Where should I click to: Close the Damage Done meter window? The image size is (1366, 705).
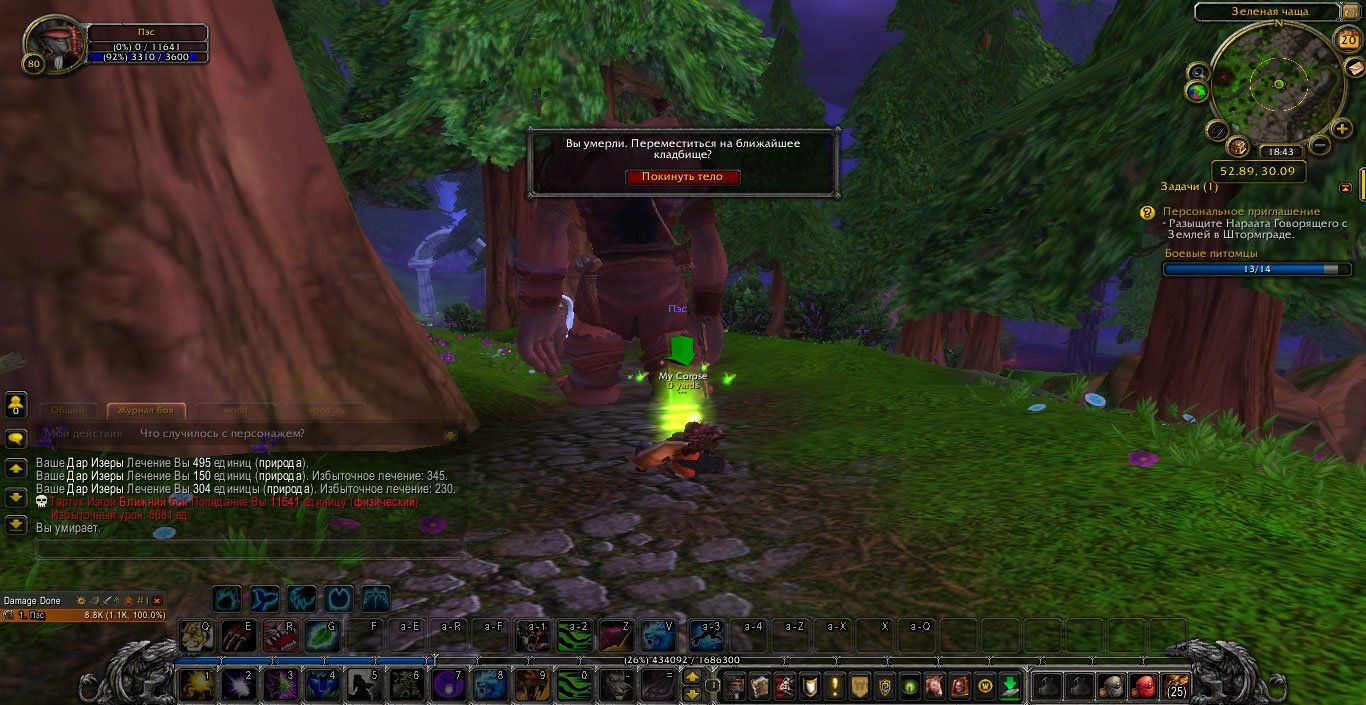tap(157, 601)
